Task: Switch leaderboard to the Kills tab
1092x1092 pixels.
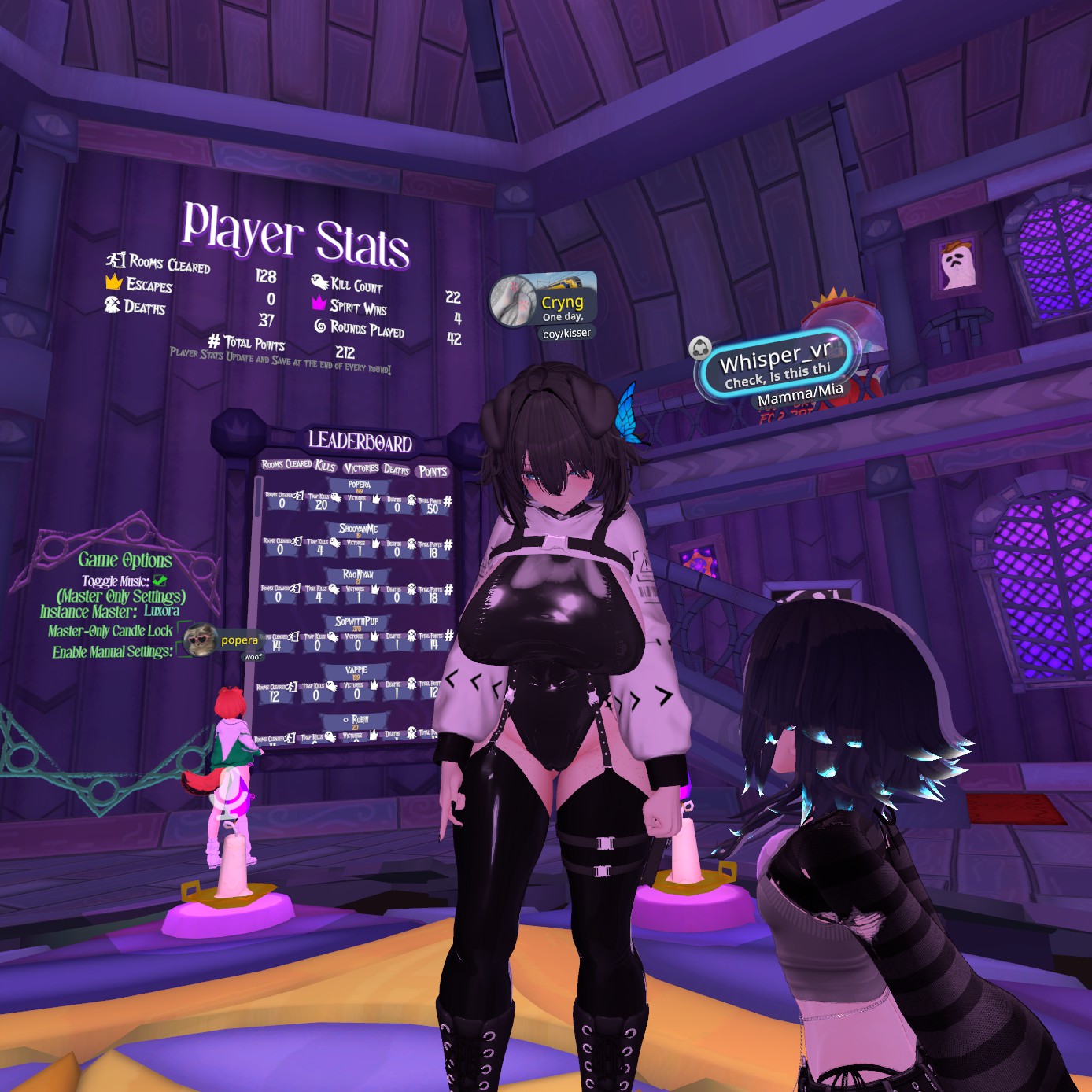Action: (326, 466)
